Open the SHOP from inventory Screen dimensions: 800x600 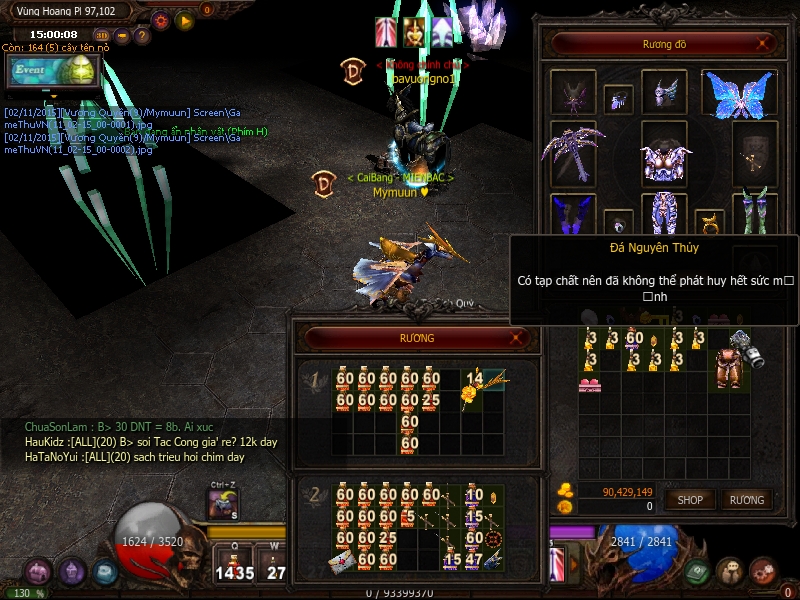tap(690, 499)
